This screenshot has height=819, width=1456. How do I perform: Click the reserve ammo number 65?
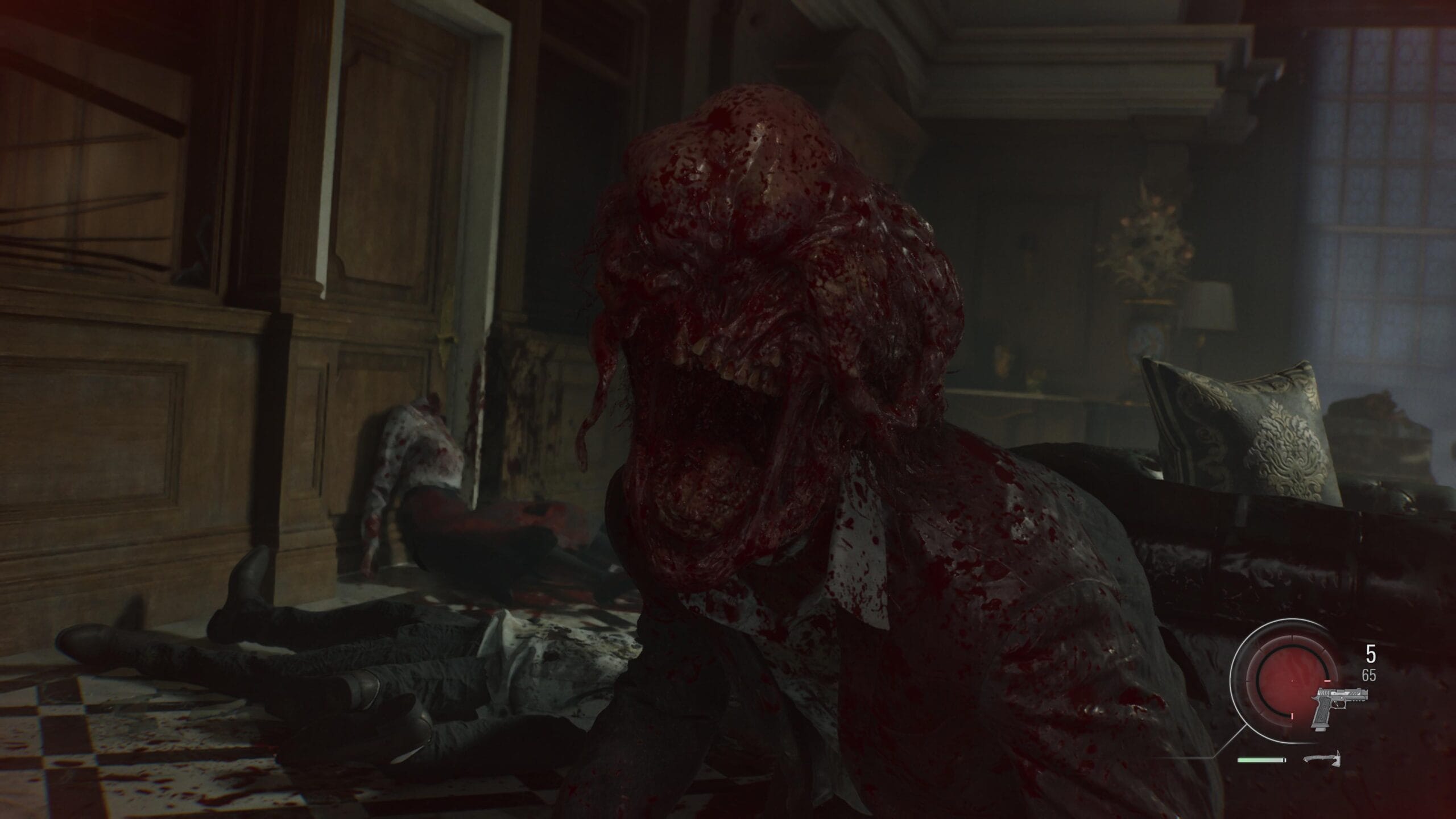point(1368,676)
